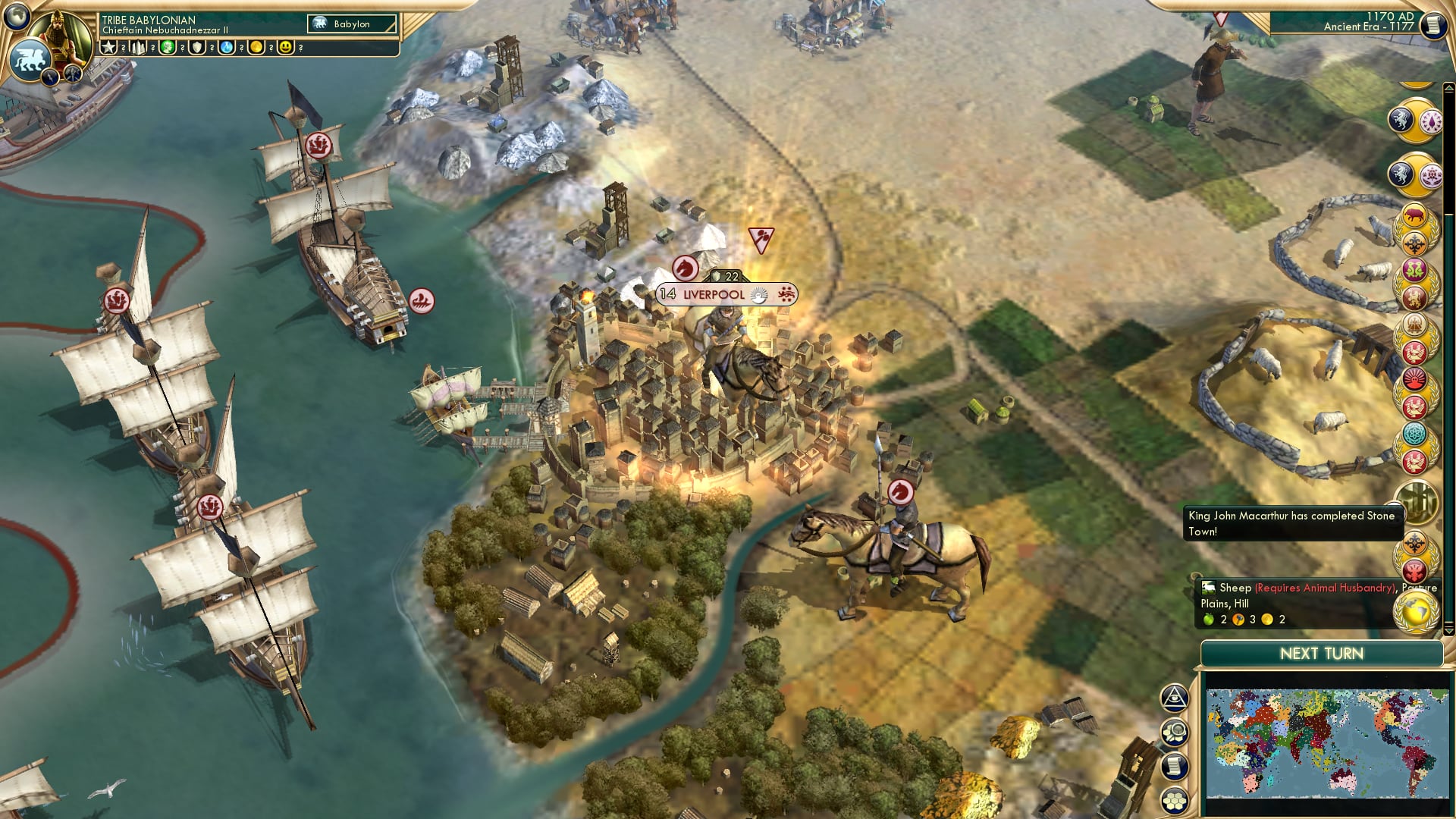Click the happiness smiley indicator

pyautogui.click(x=286, y=47)
